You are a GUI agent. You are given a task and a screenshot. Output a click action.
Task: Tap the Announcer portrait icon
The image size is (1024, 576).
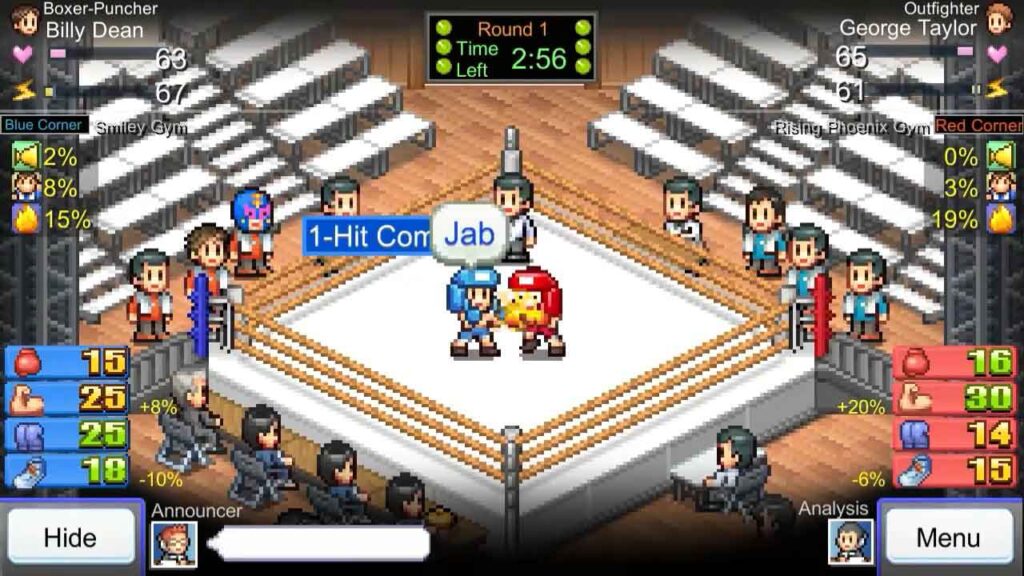click(174, 544)
